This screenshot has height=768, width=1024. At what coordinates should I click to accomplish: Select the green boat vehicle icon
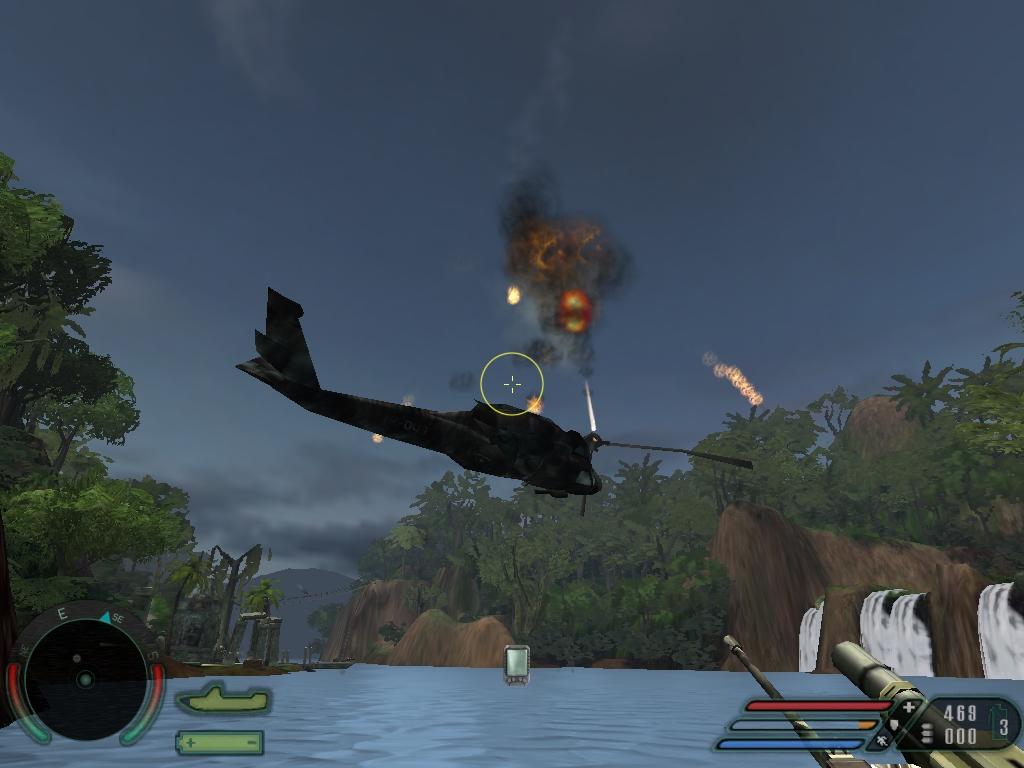point(223,699)
